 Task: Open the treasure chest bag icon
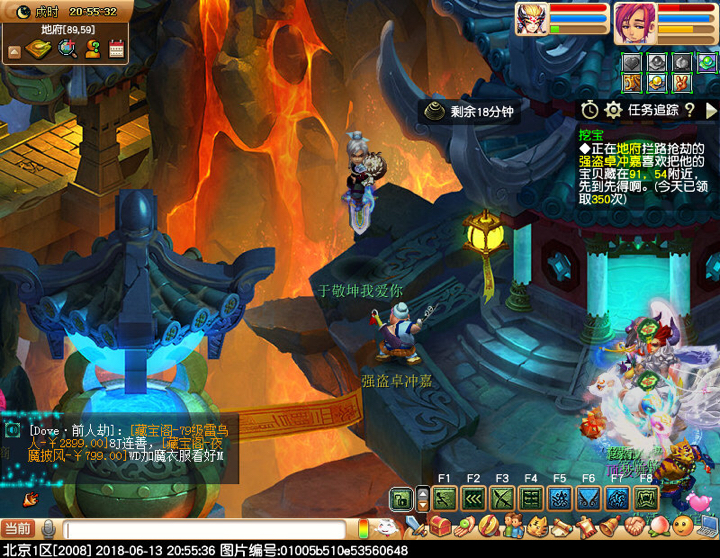pyautogui.click(x=439, y=526)
